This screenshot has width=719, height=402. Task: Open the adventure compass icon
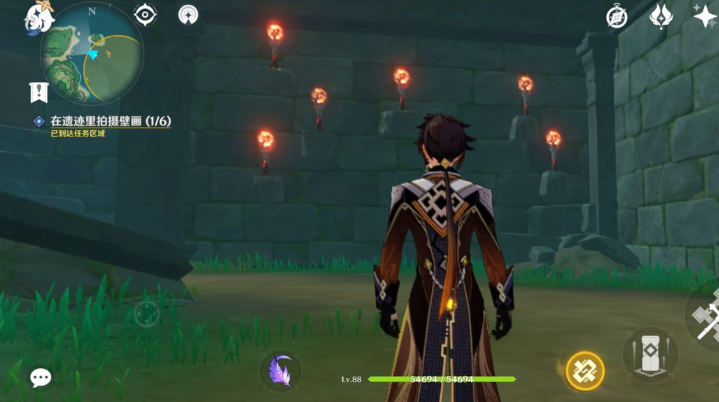(617, 16)
